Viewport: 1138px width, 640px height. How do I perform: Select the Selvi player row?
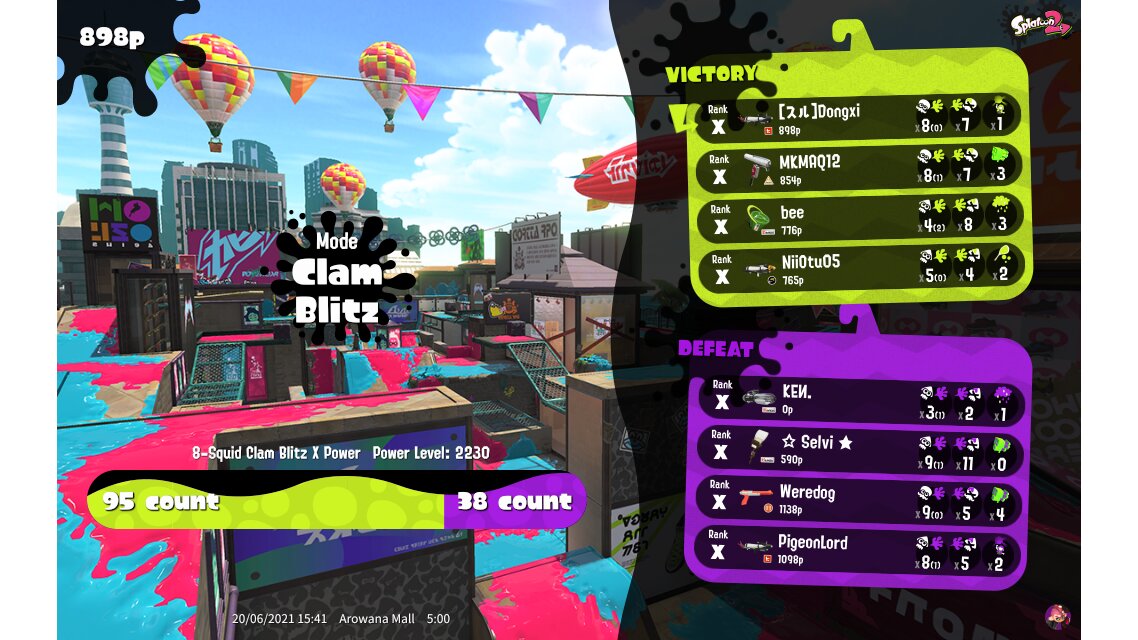point(860,449)
